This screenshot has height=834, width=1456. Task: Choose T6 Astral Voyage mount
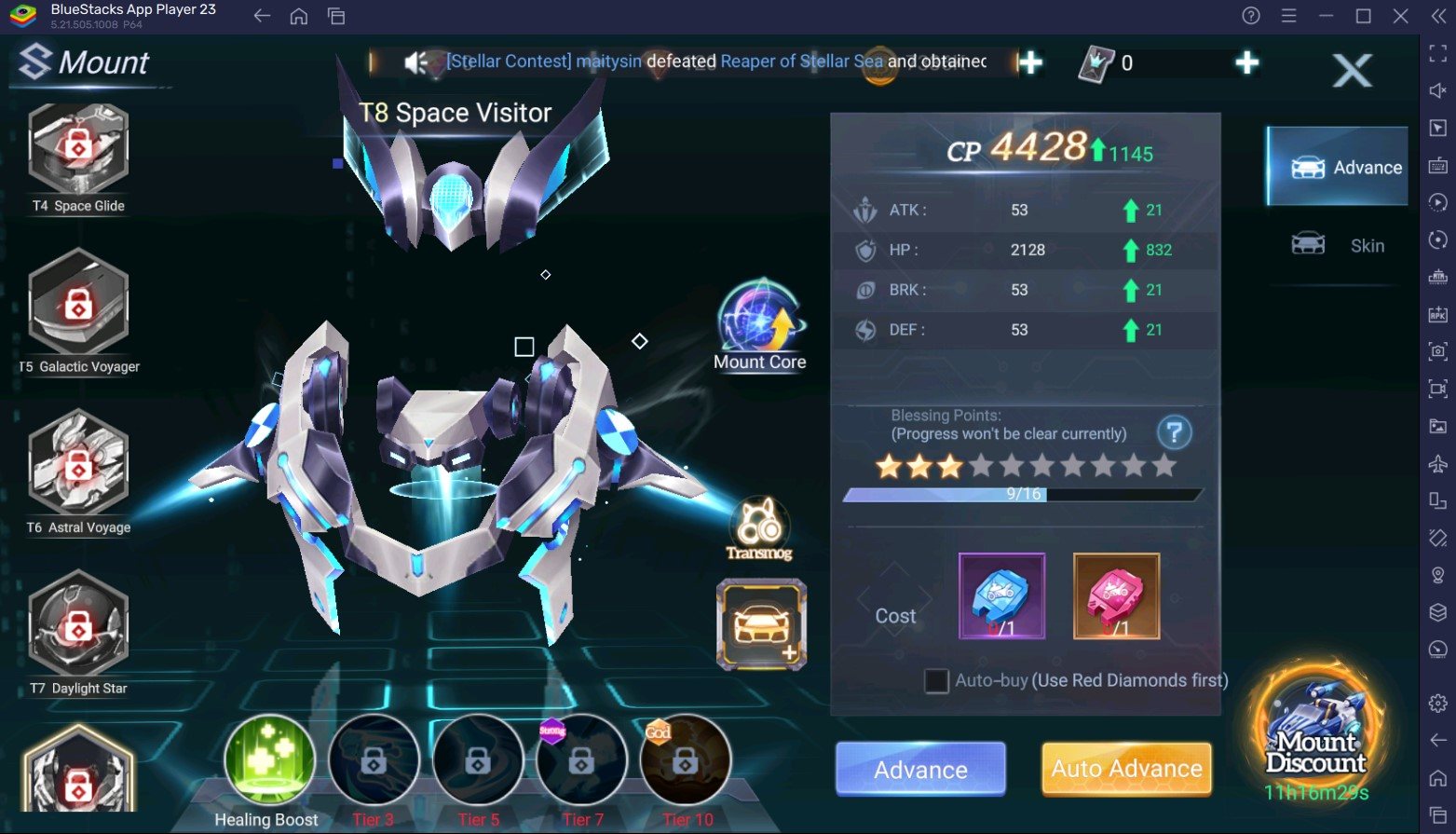tap(78, 464)
